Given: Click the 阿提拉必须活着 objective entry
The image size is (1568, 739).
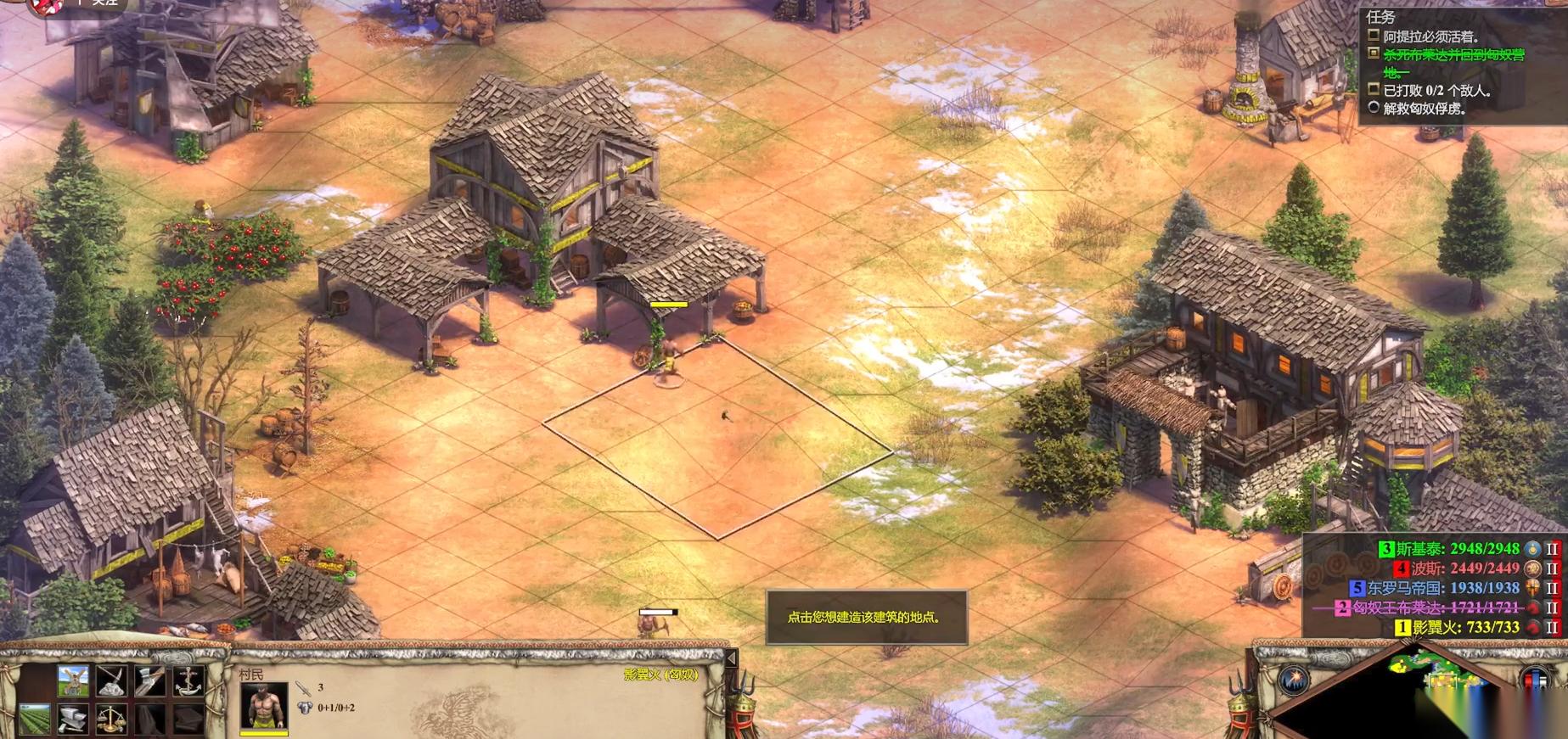Looking at the screenshot, I should (x=1430, y=36).
